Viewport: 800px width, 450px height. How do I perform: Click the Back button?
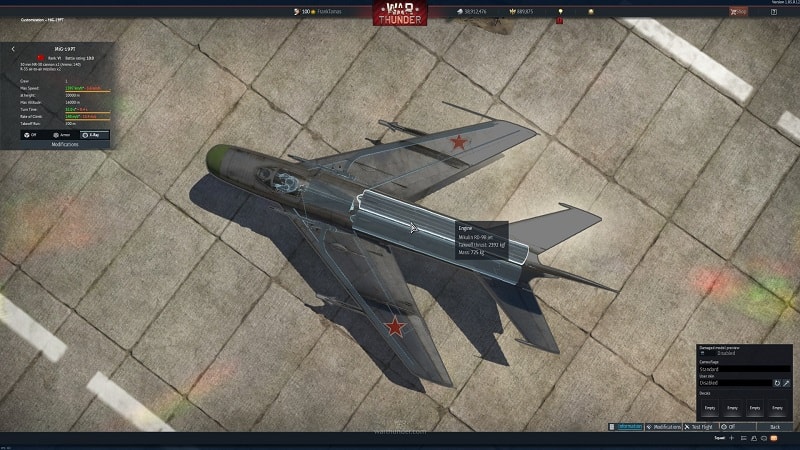click(774, 427)
